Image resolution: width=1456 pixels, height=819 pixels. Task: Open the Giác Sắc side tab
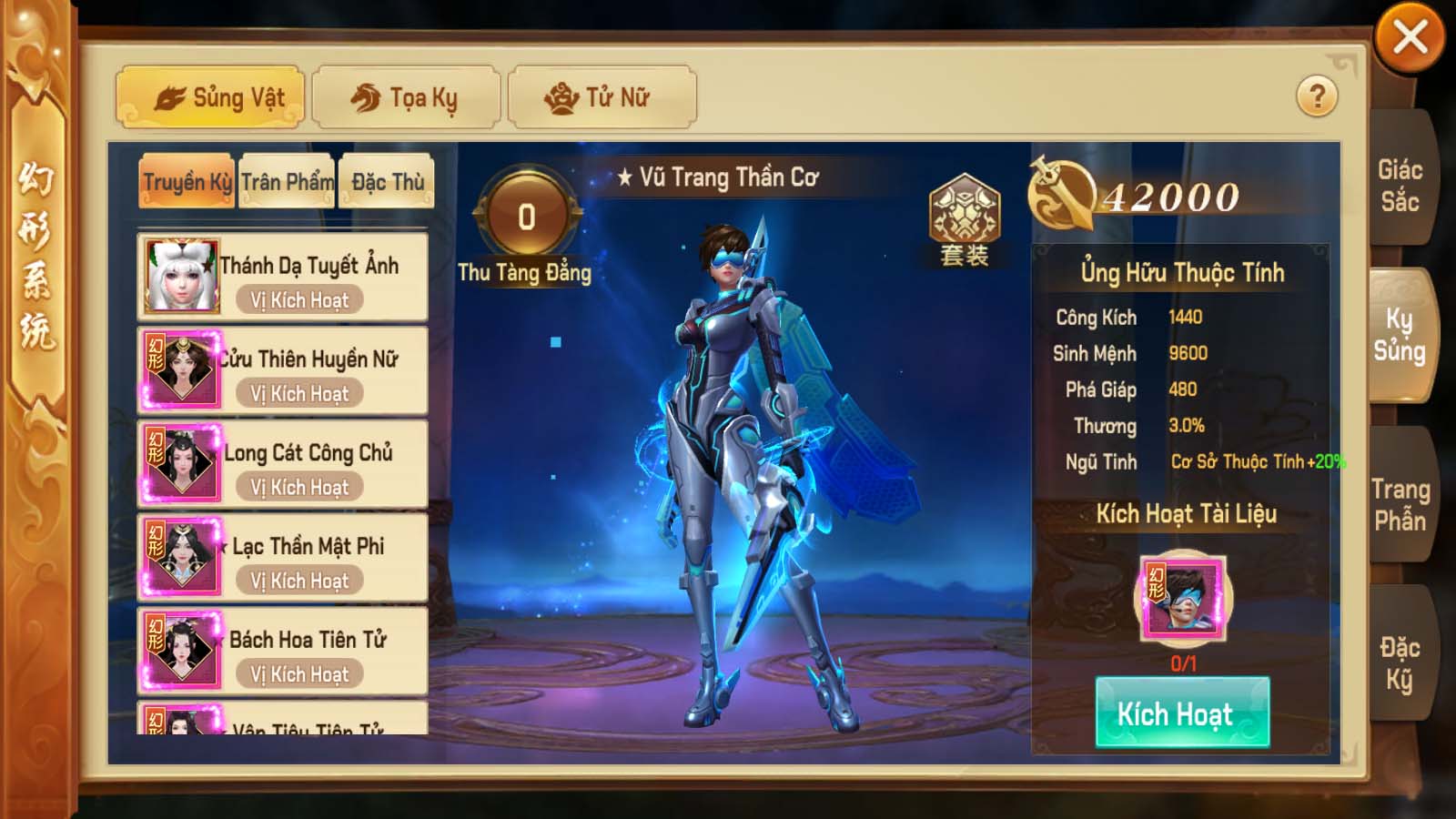(1400, 185)
